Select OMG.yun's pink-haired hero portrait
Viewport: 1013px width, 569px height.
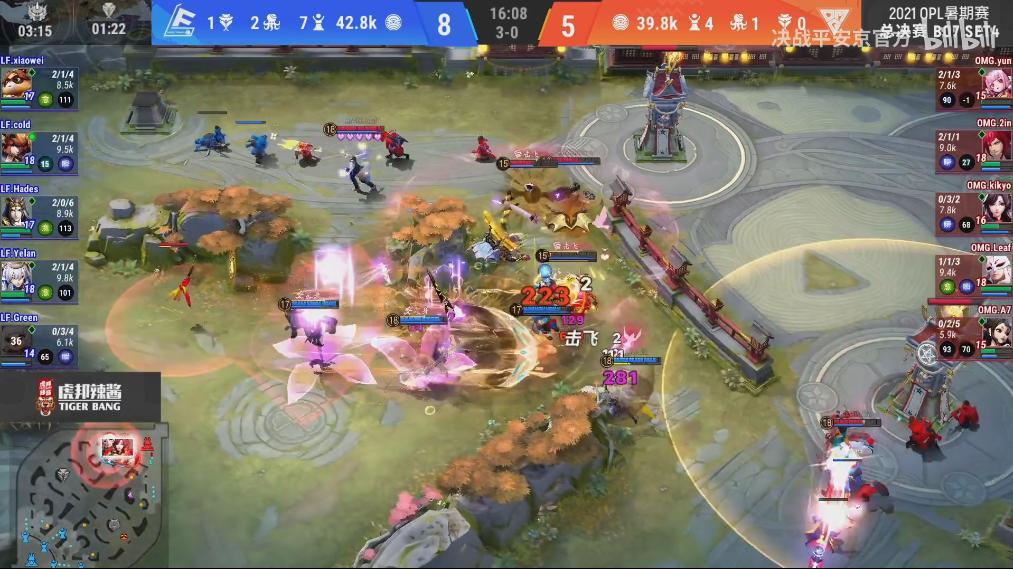pyautogui.click(x=995, y=83)
